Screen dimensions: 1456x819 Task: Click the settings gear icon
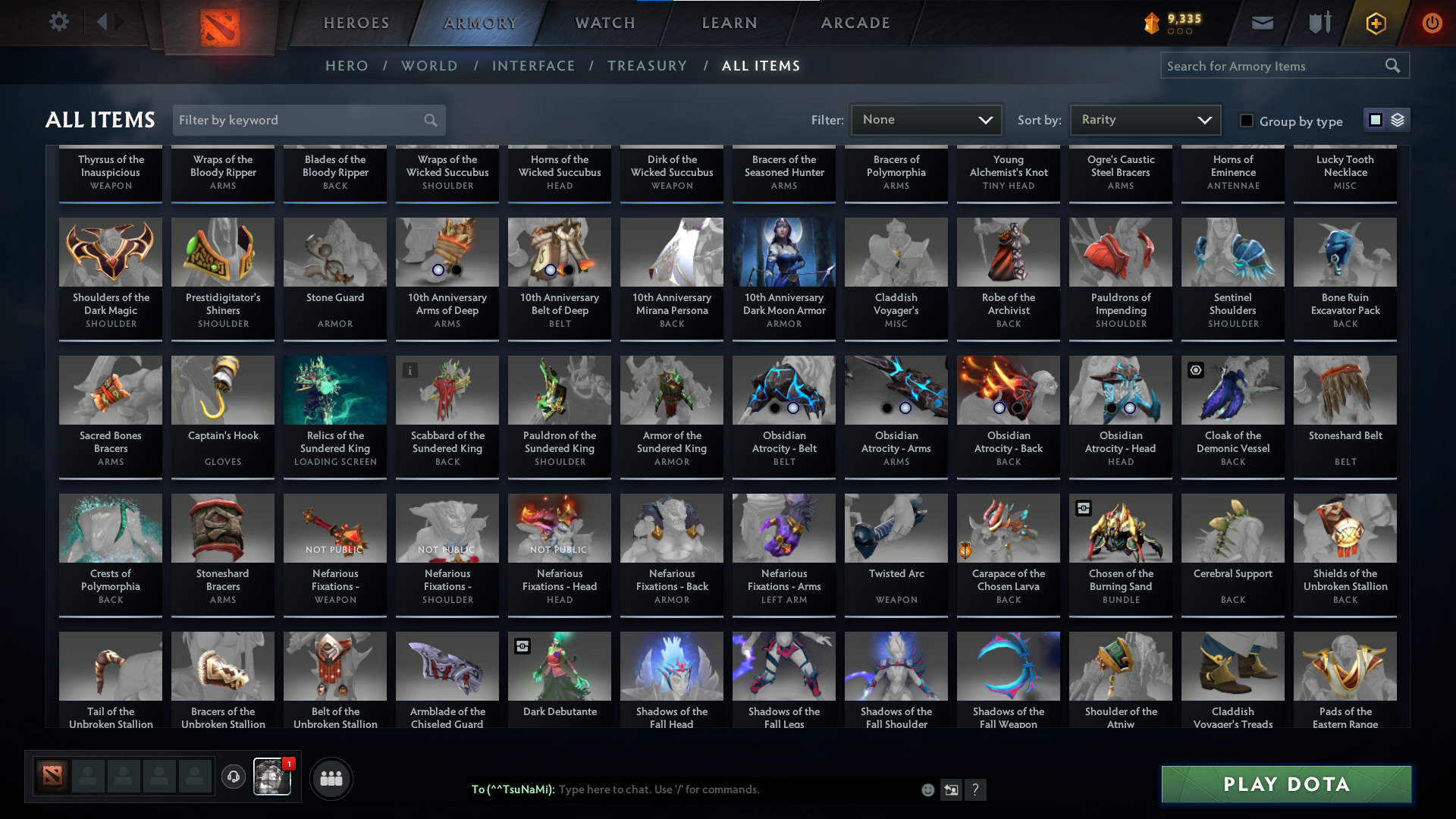(59, 22)
